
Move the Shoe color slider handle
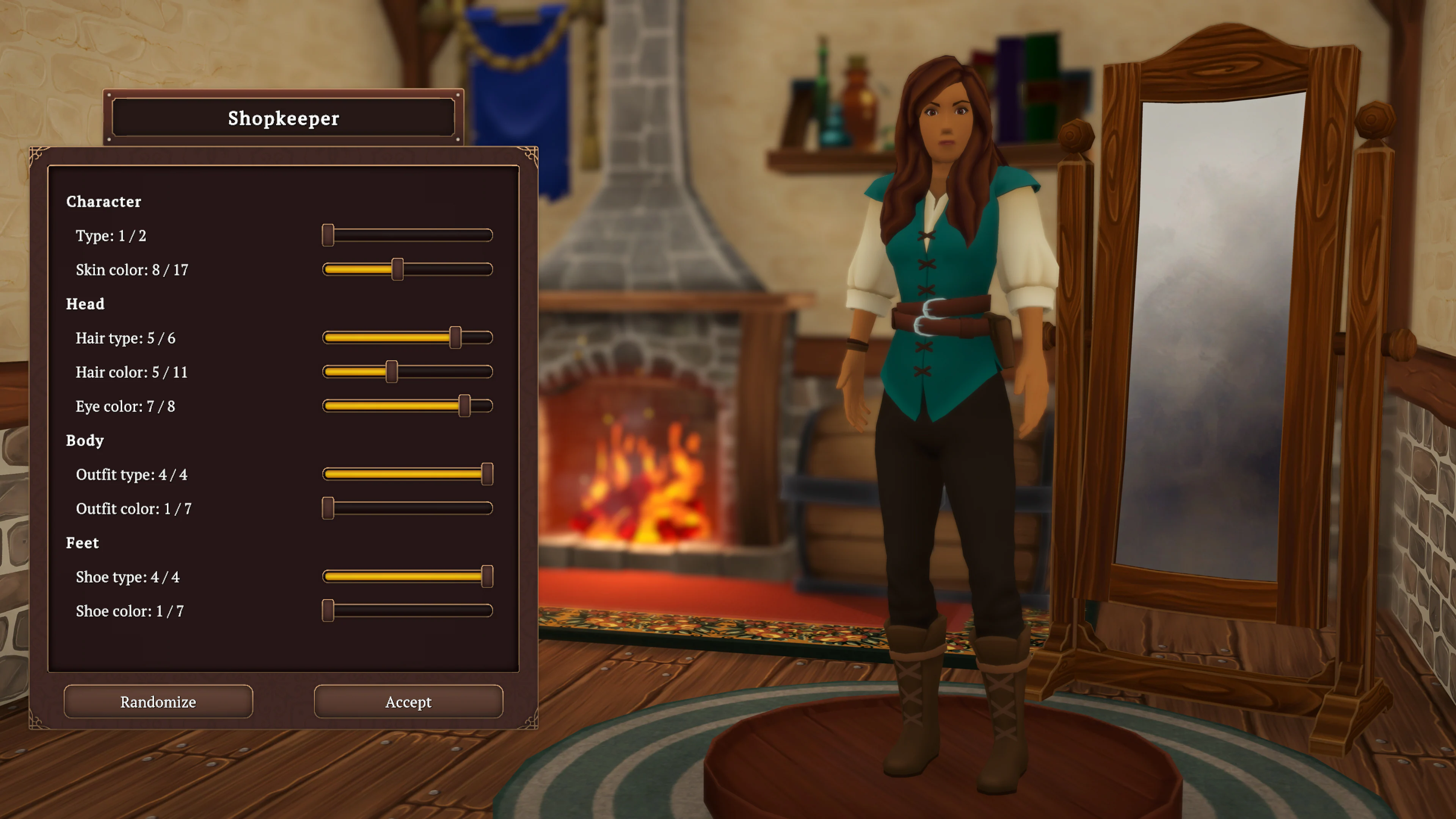coord(328,610)
